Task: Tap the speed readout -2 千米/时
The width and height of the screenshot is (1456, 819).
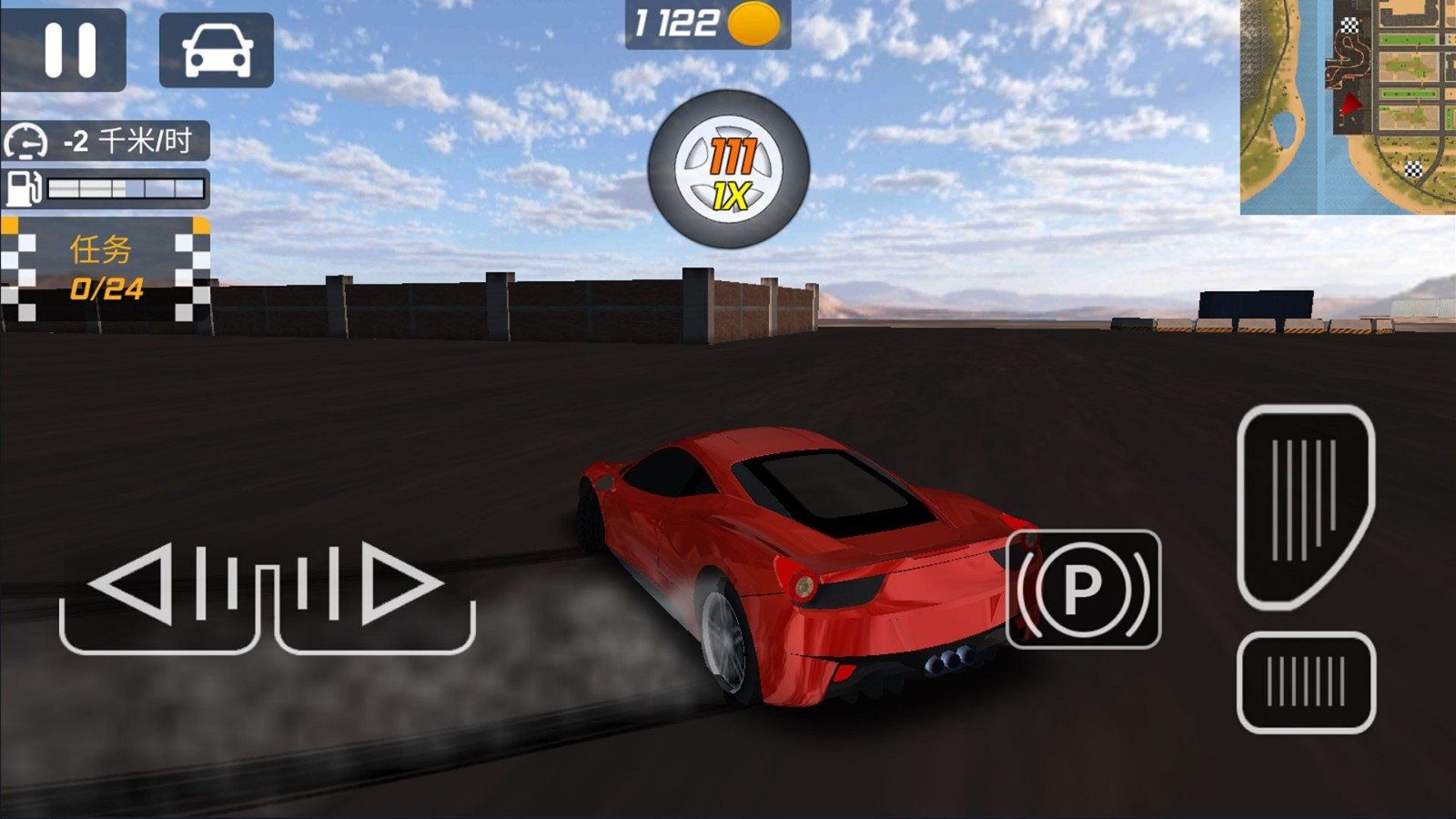Action: [127, 142]
